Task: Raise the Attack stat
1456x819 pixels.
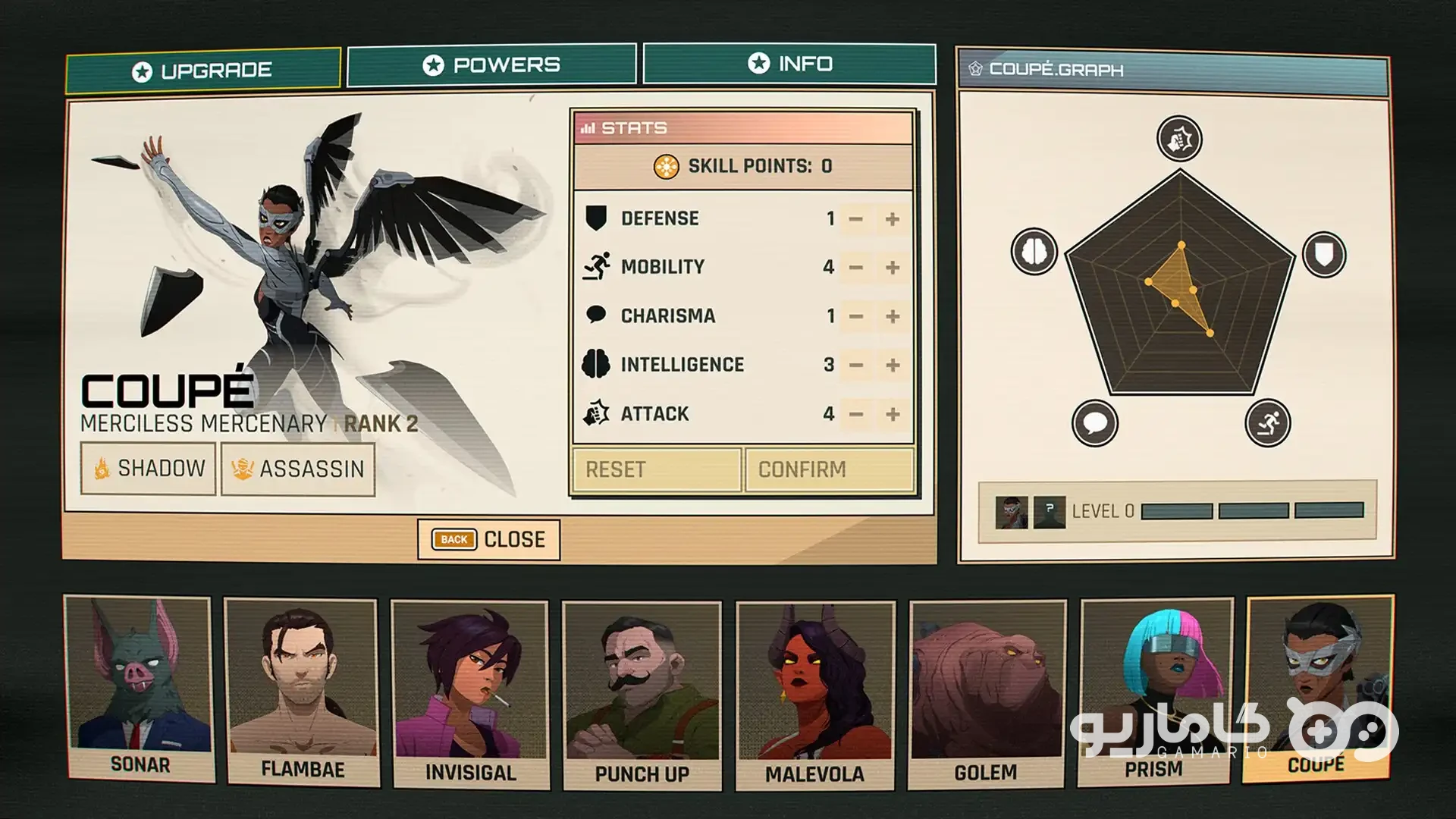Action: [x=893, y=414]
